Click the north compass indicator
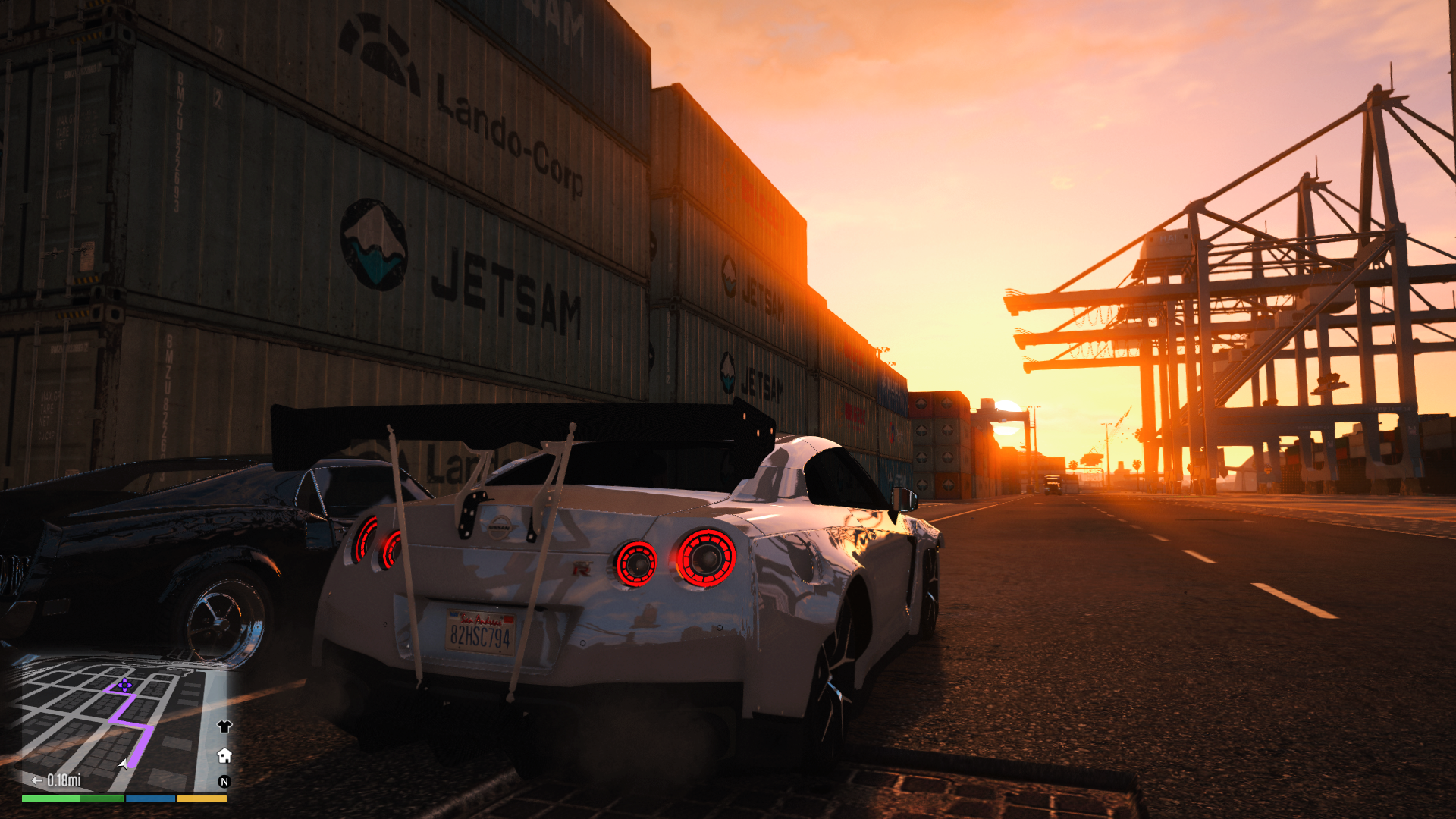 [224, 782]
